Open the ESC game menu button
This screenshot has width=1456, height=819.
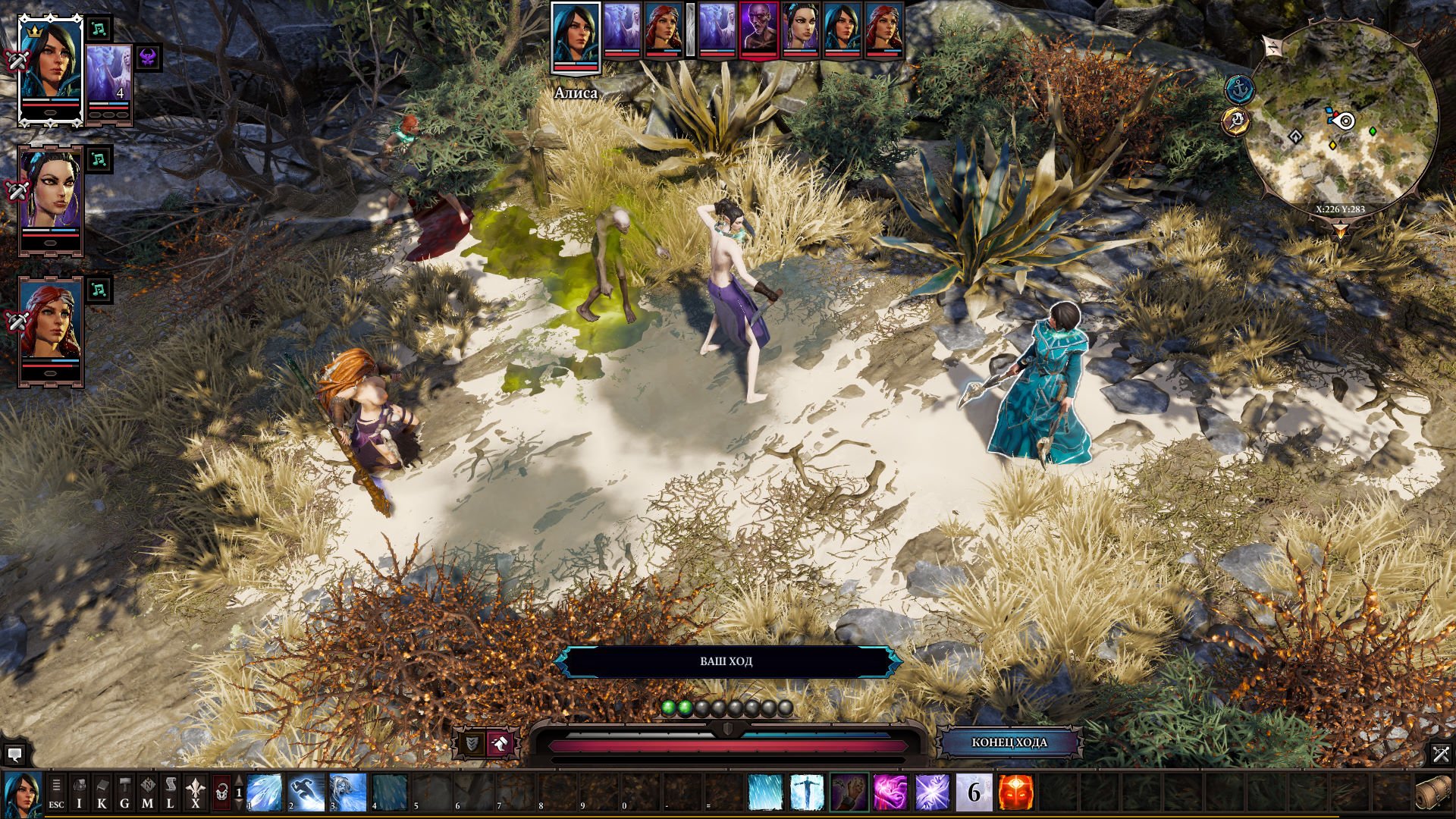point(56,792)
